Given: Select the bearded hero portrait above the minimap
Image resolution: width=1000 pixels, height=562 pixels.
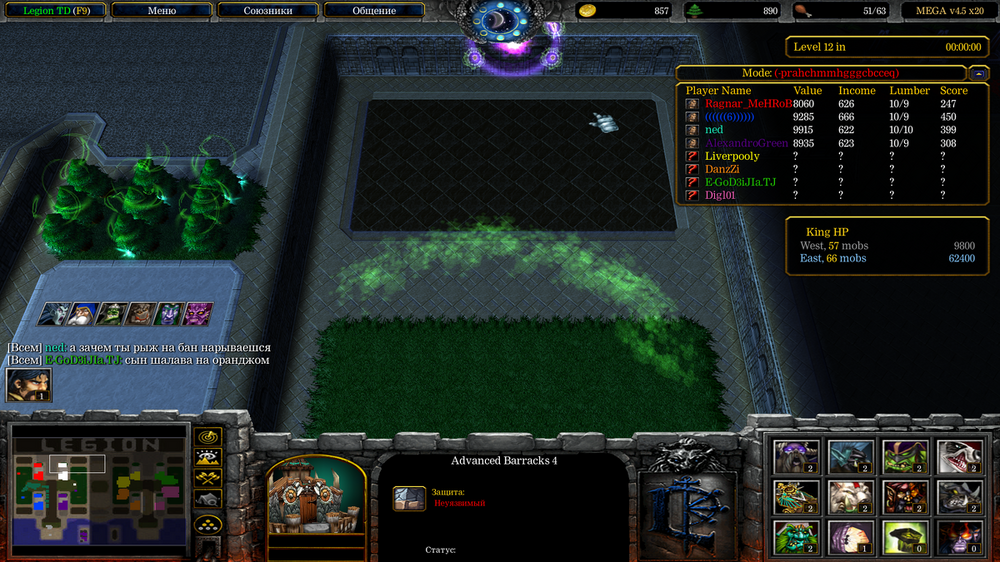Looking at the screenshot, I should [x=28, y=386].
